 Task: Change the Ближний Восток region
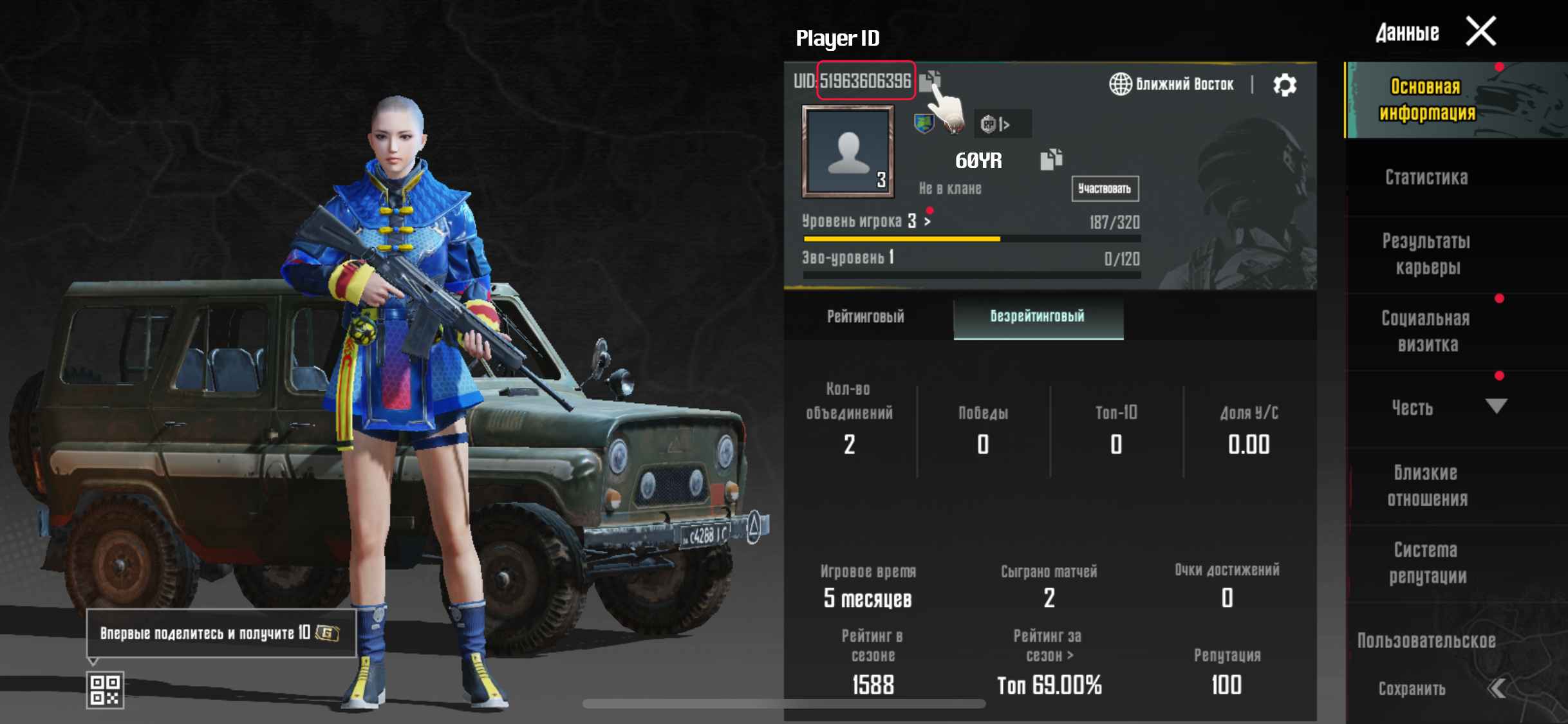(x=1171, y=84)
